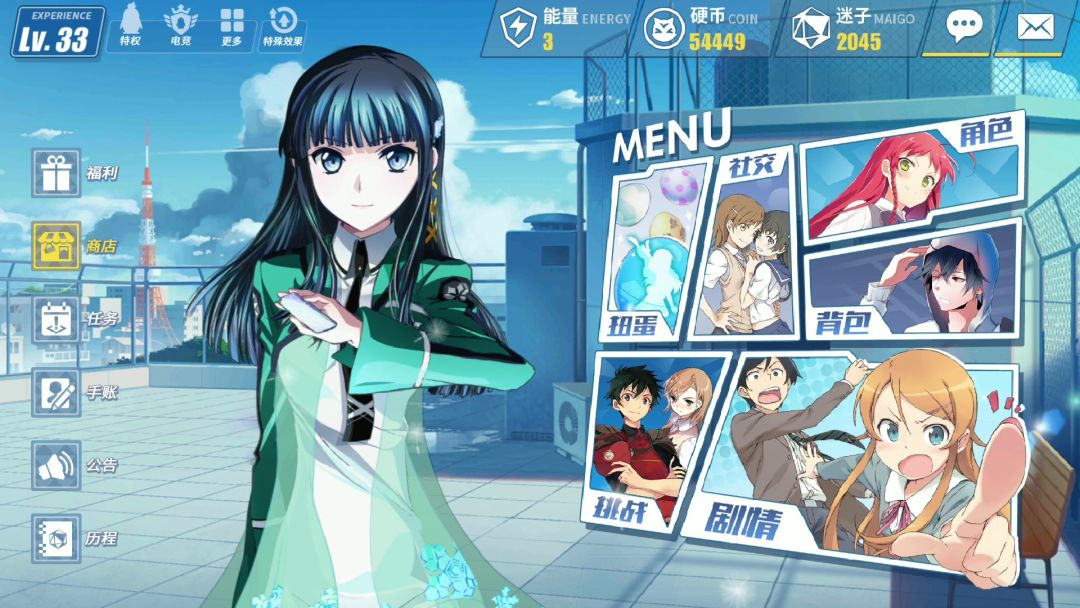Open the 商店 shop
The width and height of the screenshot is (1080, 608).
coord(56,246)
